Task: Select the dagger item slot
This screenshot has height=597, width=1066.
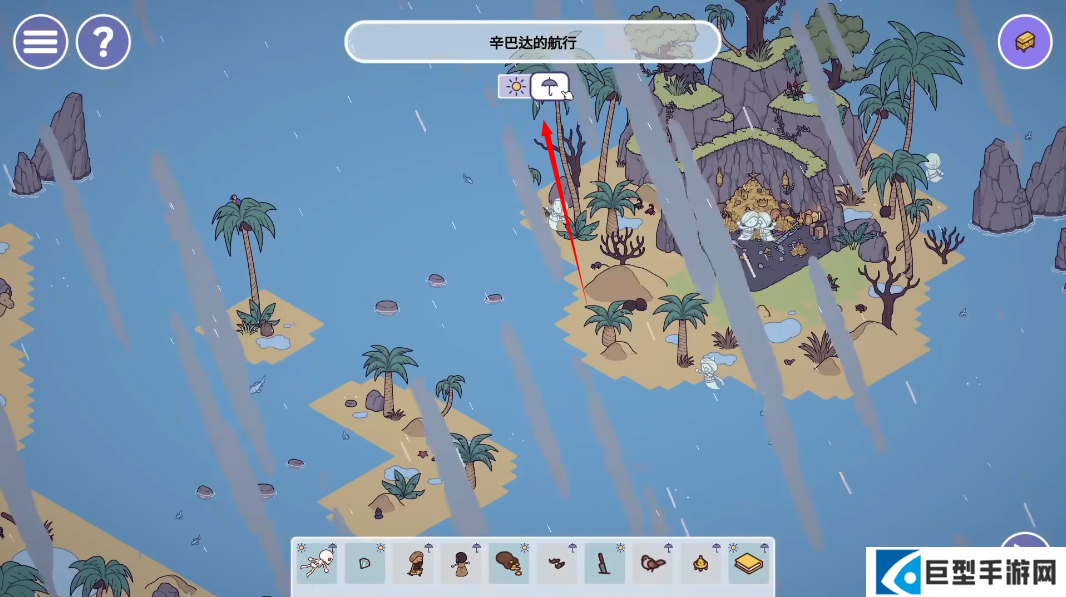Action: 605,564
